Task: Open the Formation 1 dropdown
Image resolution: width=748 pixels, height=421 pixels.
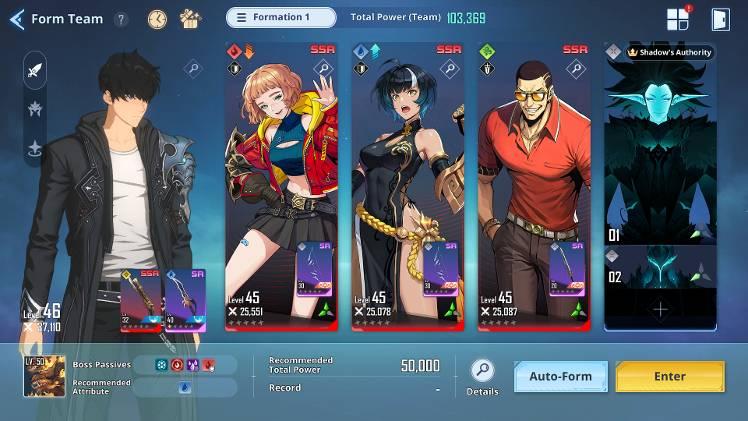Action: (x=282, y=17)
